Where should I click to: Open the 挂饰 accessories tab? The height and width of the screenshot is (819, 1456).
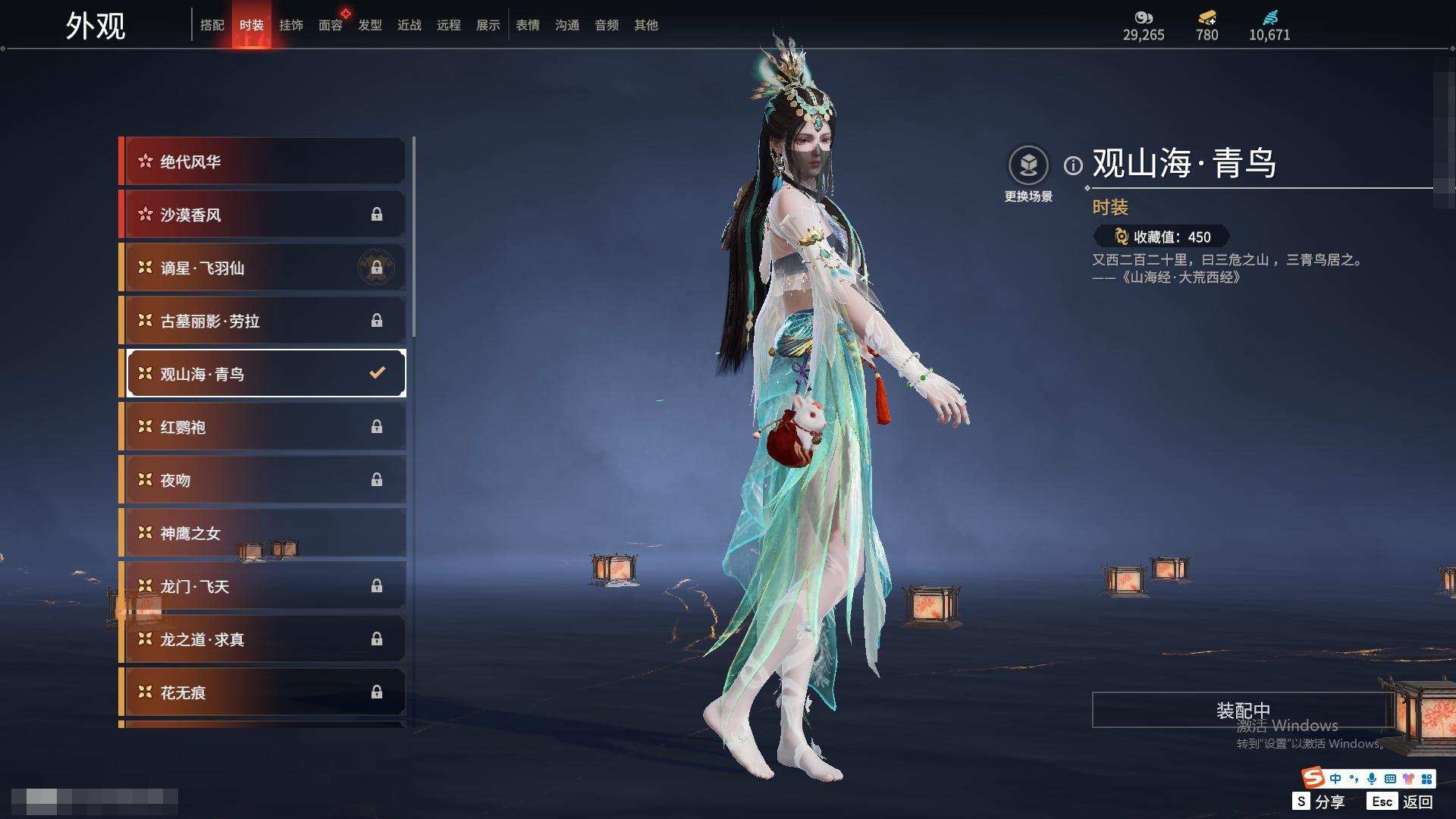pos(290,25)
